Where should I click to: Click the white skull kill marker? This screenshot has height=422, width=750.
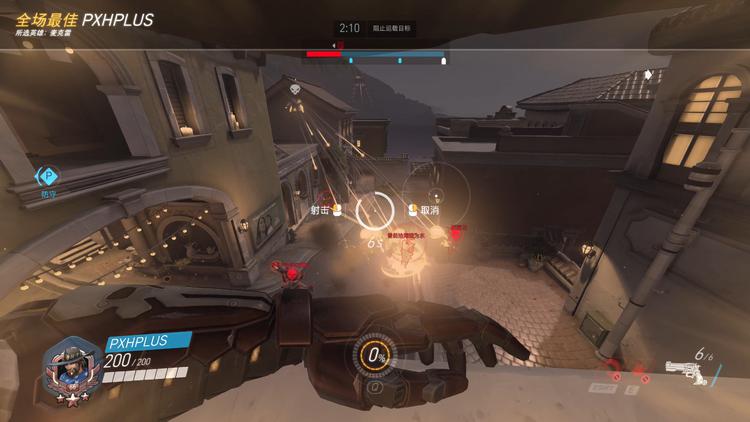296,90
